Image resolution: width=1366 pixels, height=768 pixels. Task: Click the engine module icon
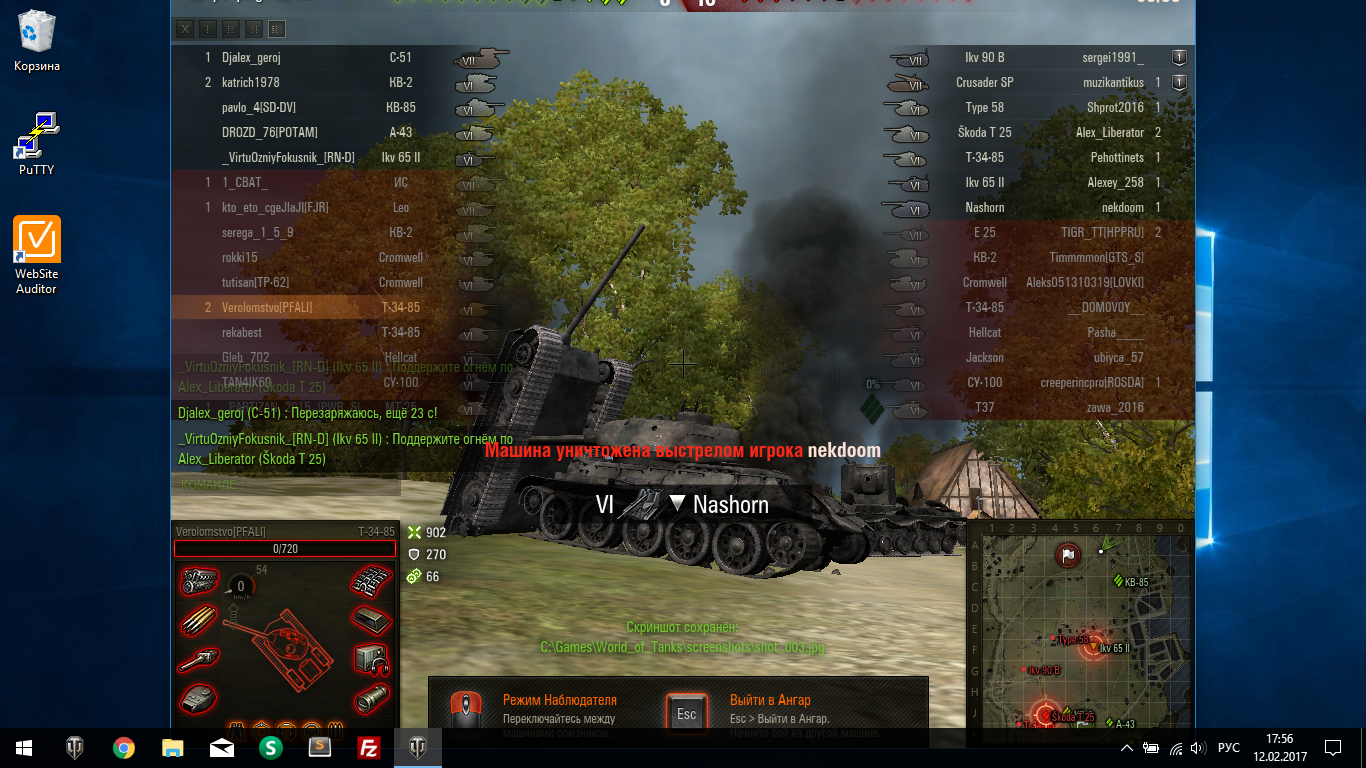[199, 581]
